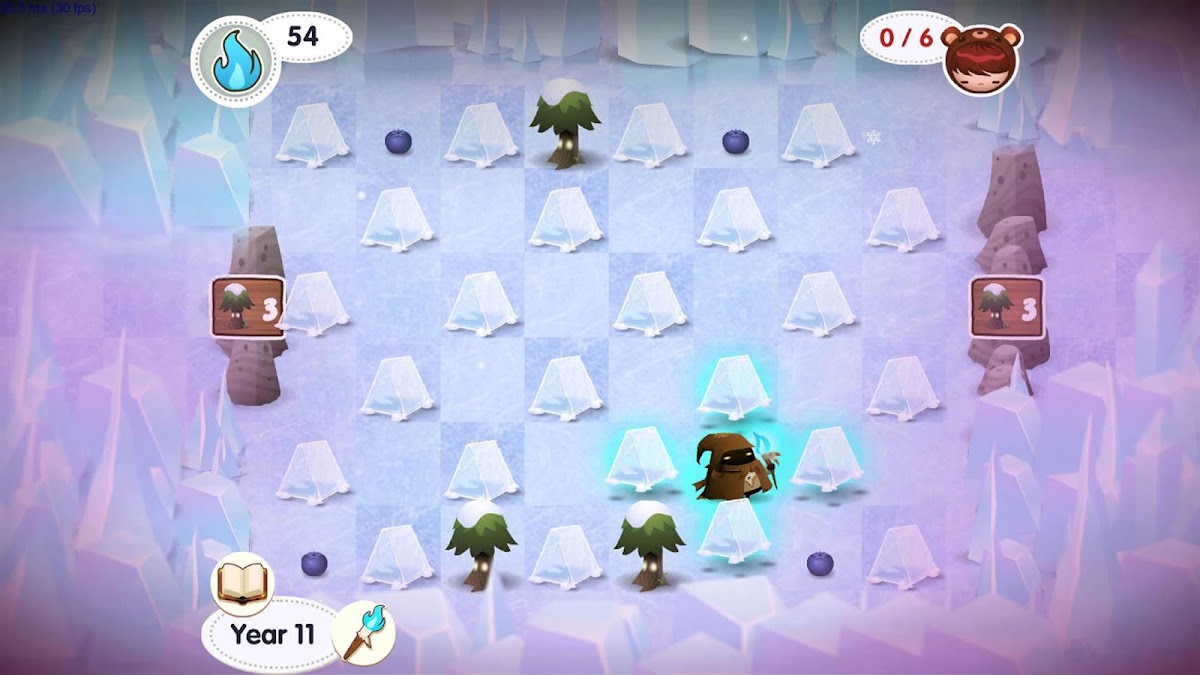Screen dimensions: 1200x675
Task: Click the tree sign on the right rock pillar
Action: point(1006,306)
